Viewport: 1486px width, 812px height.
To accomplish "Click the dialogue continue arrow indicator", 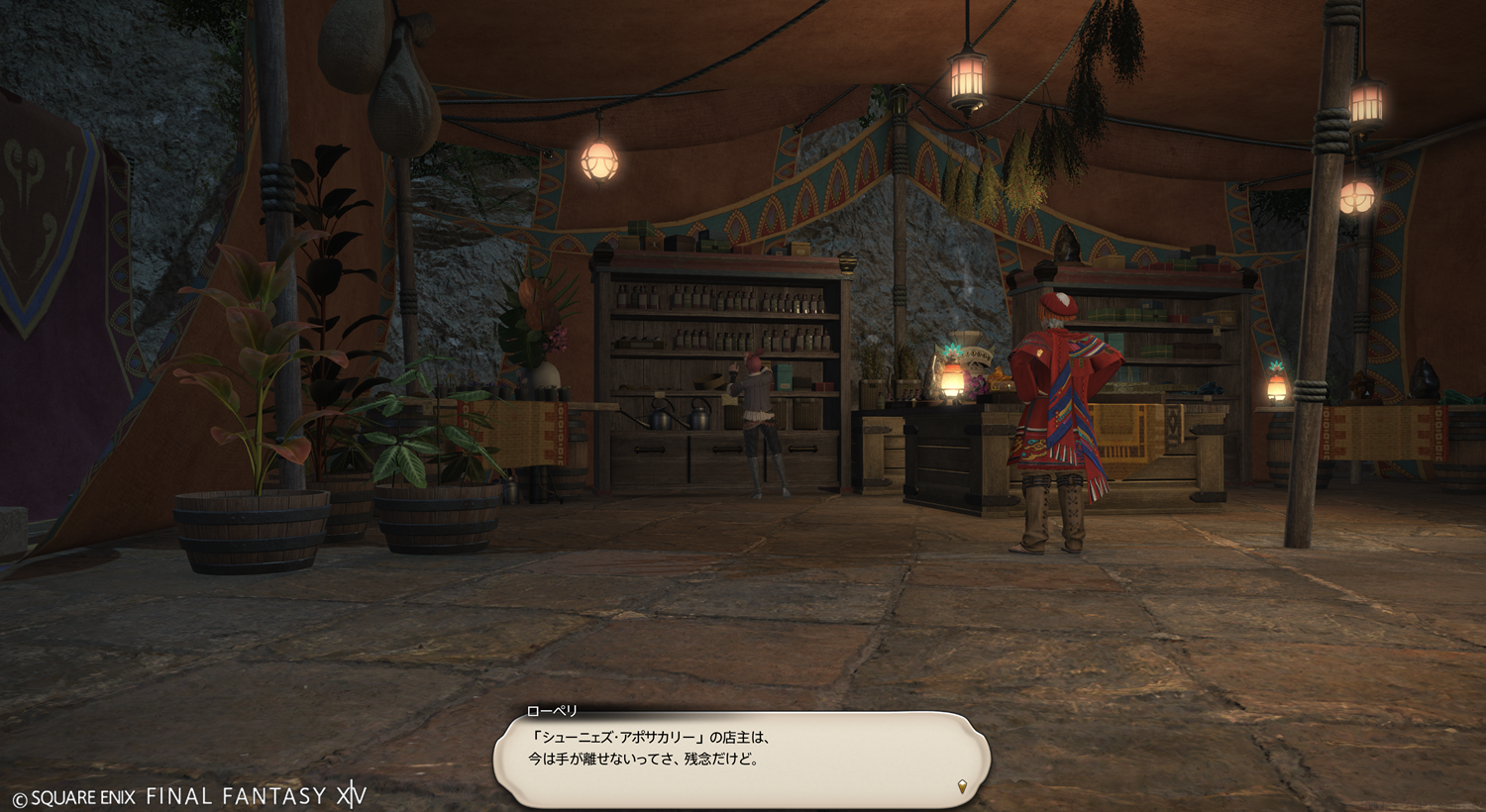I will [x=962, y=786].
